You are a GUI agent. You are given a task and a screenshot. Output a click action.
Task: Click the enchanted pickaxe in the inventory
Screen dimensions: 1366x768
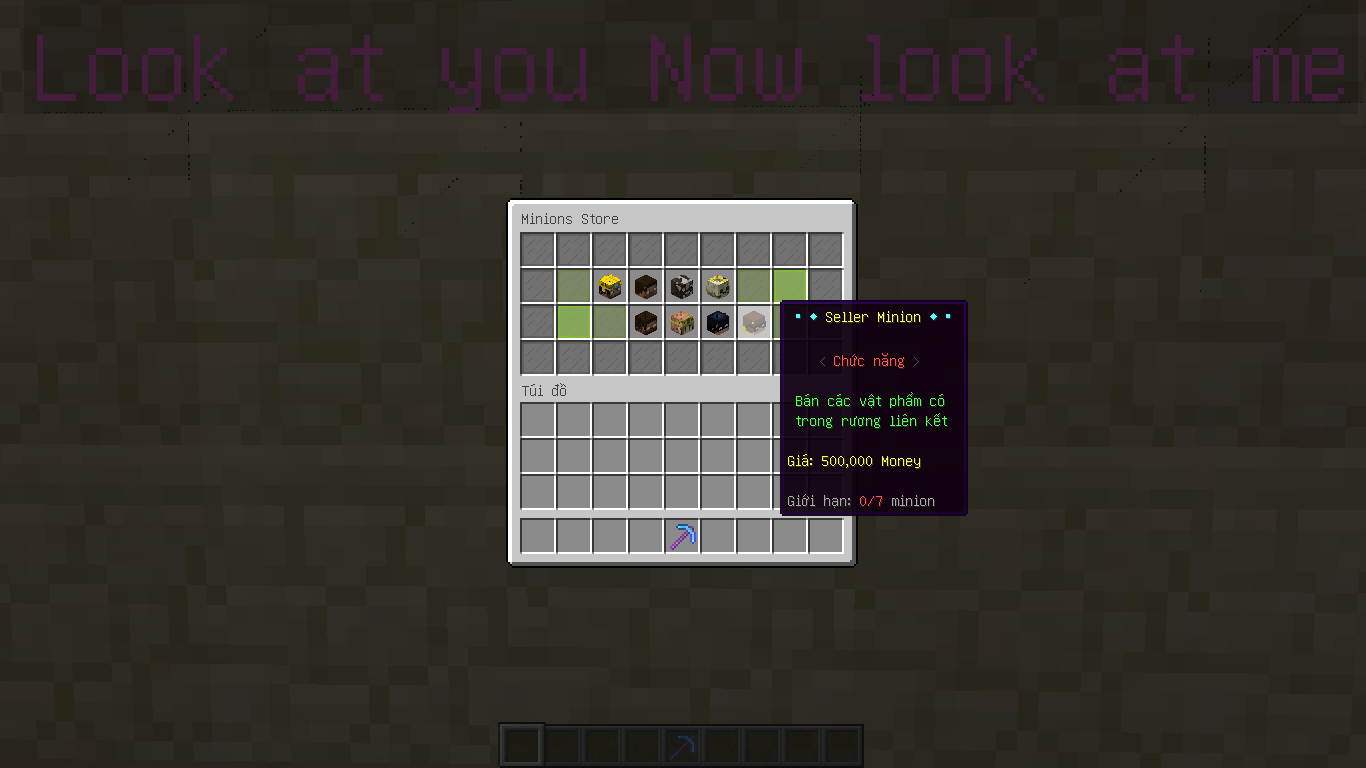tap(681, 536)
